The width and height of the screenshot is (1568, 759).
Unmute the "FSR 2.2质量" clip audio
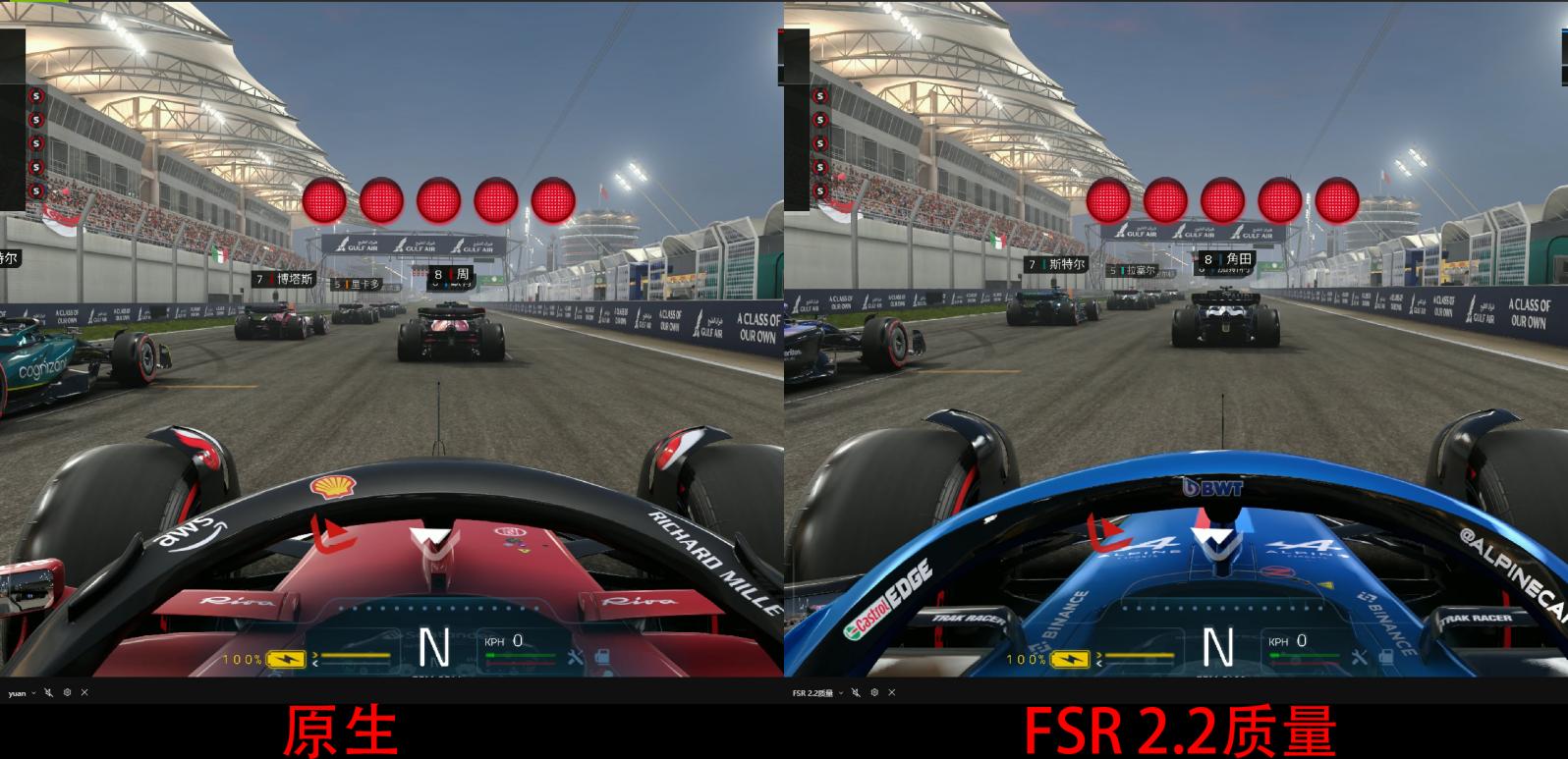coord(856,693)
